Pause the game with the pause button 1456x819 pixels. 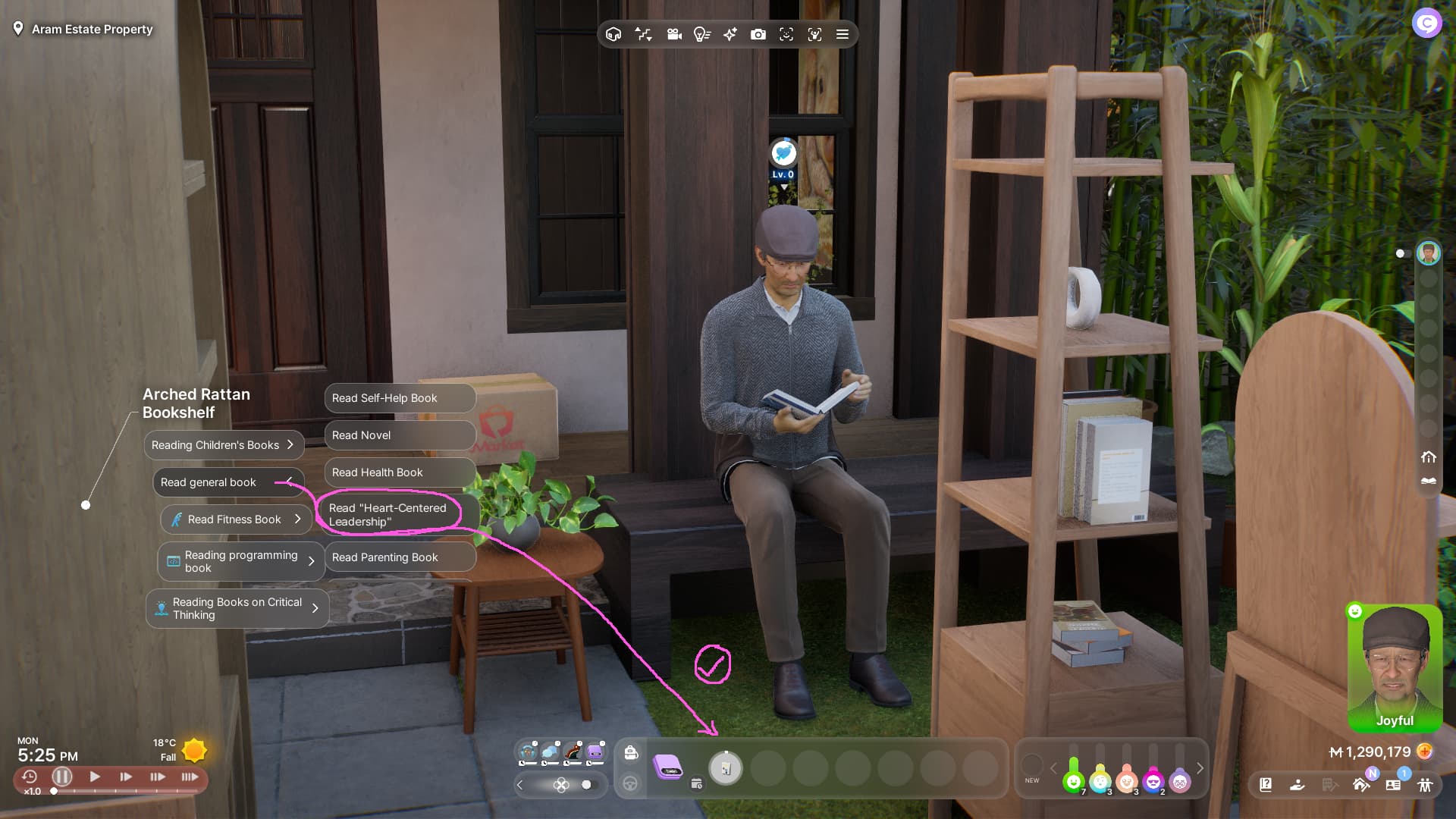click(x=62, y=777)
